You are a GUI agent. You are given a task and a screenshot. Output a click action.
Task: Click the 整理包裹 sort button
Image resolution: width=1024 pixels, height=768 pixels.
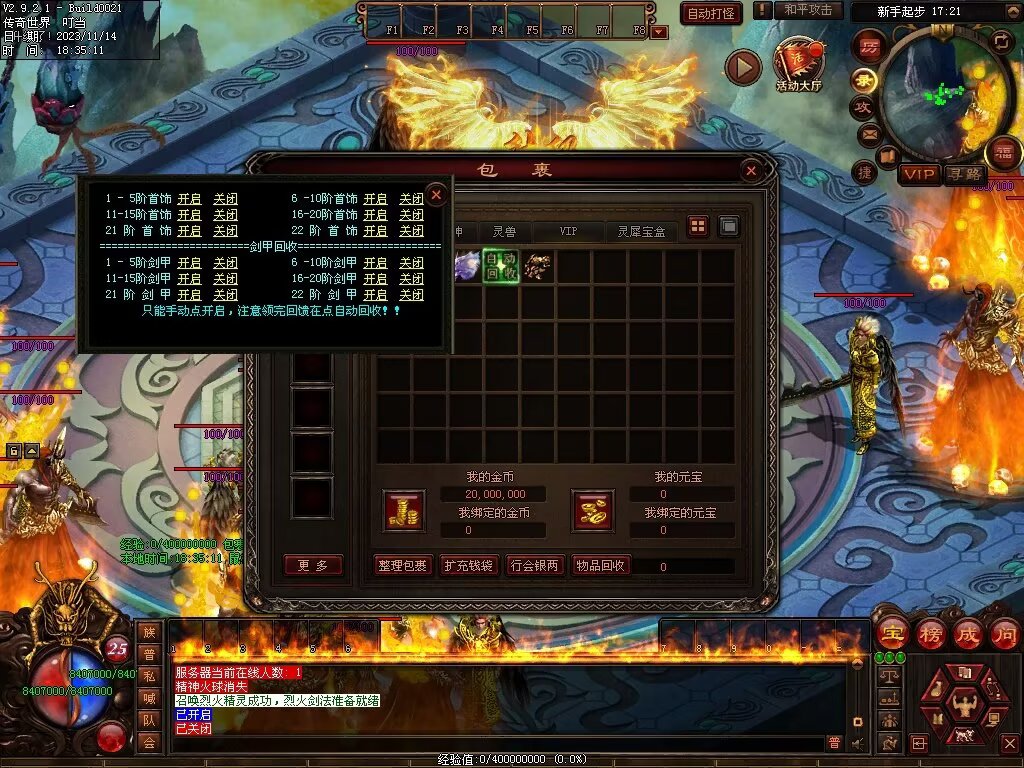pos(403,566)
